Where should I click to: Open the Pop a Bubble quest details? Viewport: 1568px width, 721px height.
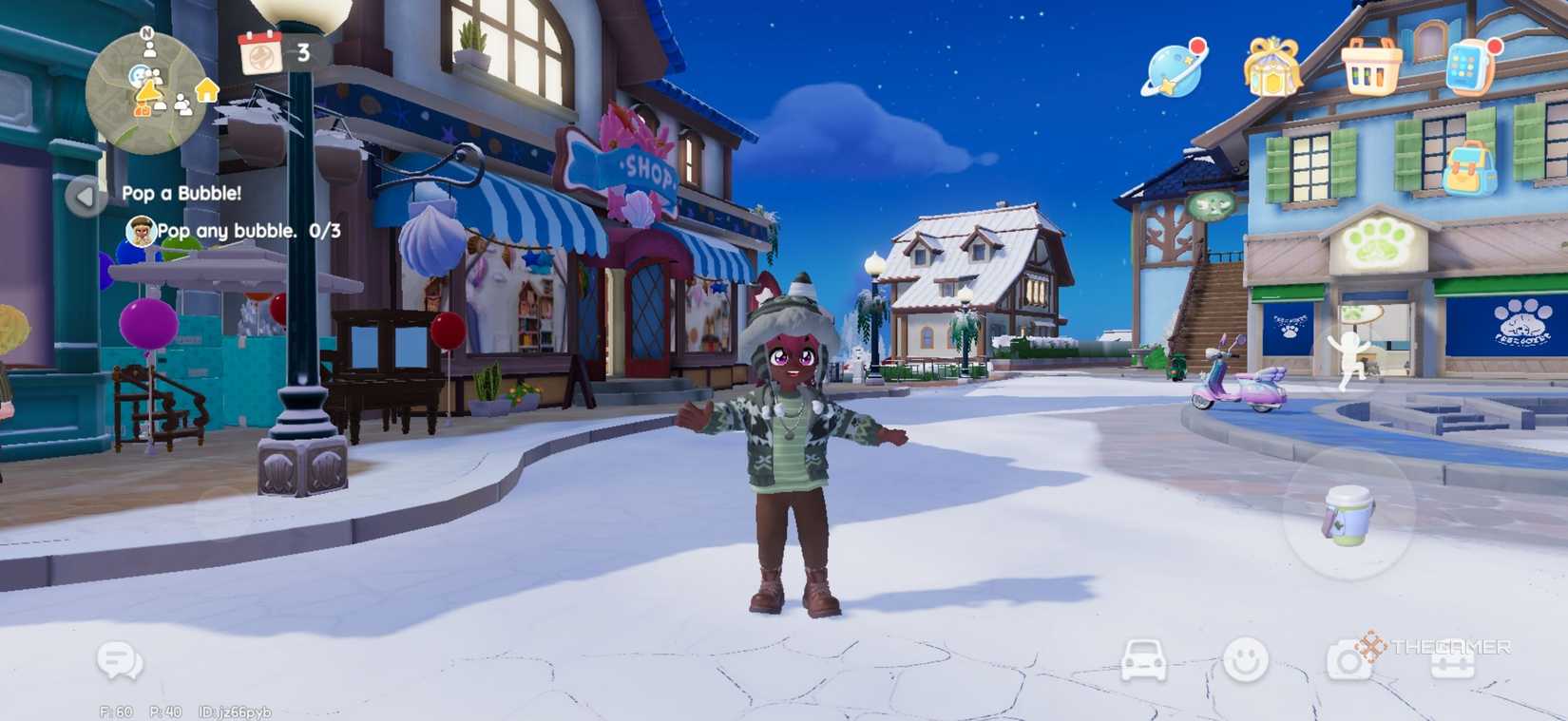click(182, 192)
